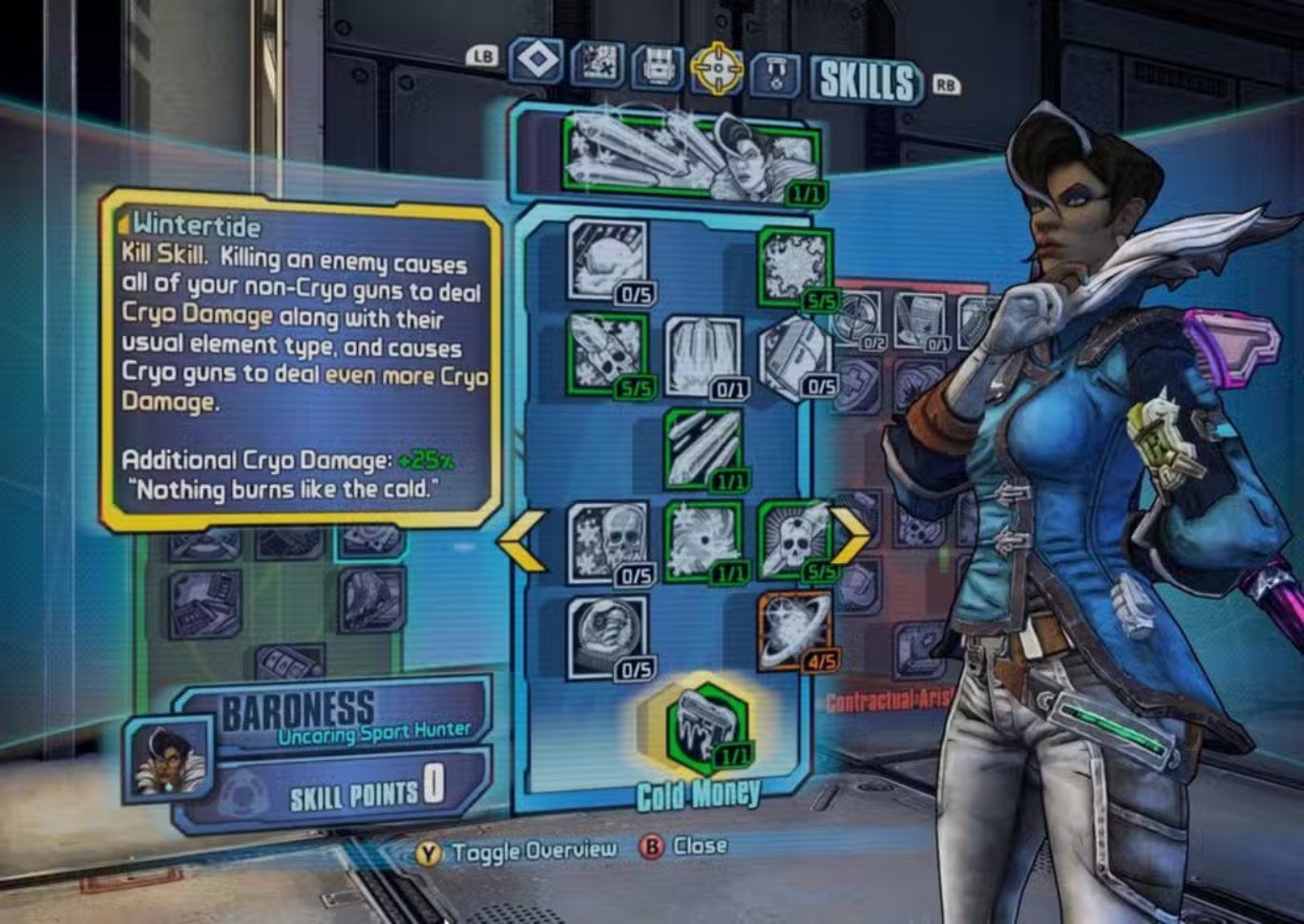Choose the ice shards skill at 1/1
The image size is (1304, 924).
tap(704, 448)
